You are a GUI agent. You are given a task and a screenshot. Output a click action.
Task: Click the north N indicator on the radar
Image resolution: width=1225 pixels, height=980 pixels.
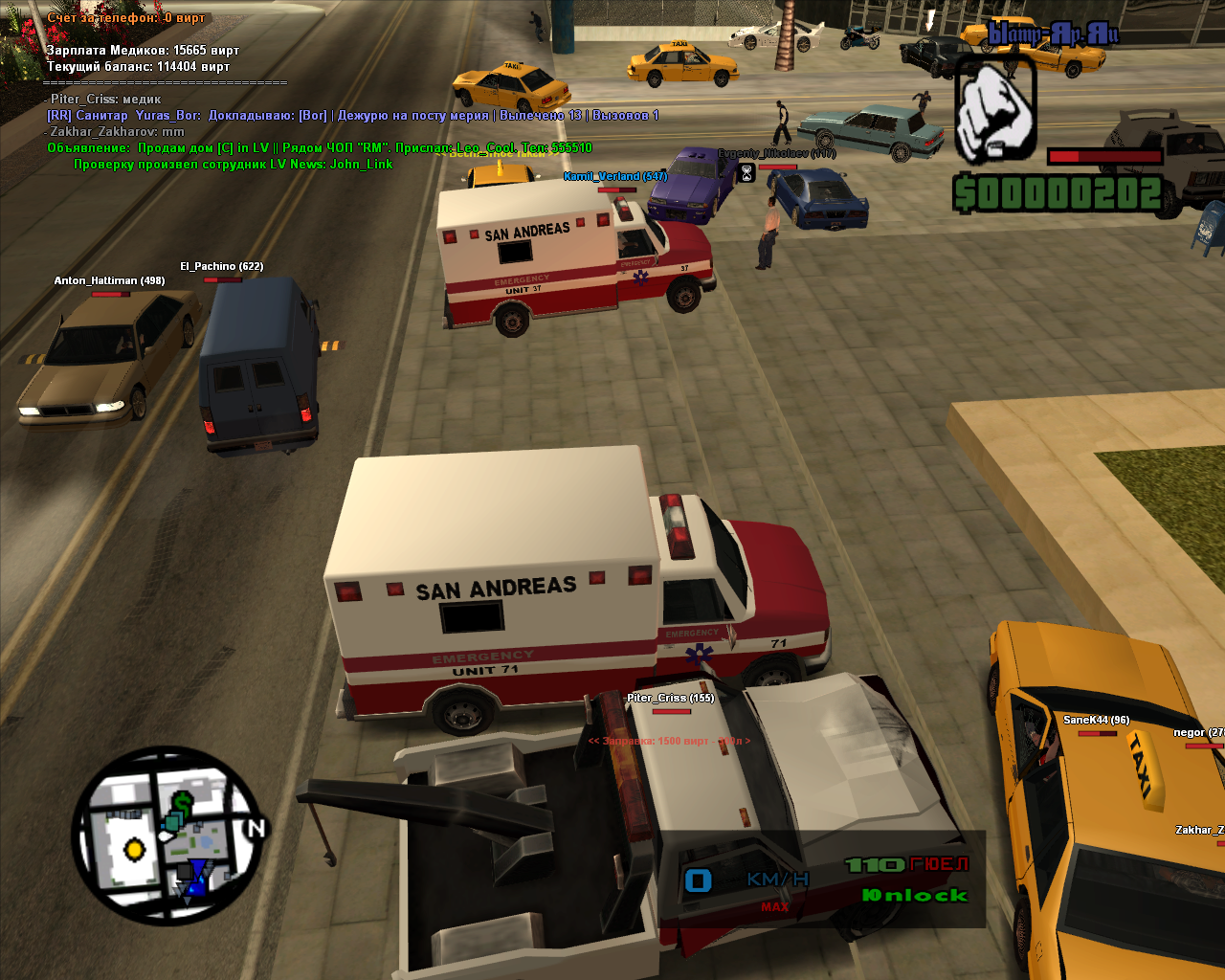[x=256, y=829]
